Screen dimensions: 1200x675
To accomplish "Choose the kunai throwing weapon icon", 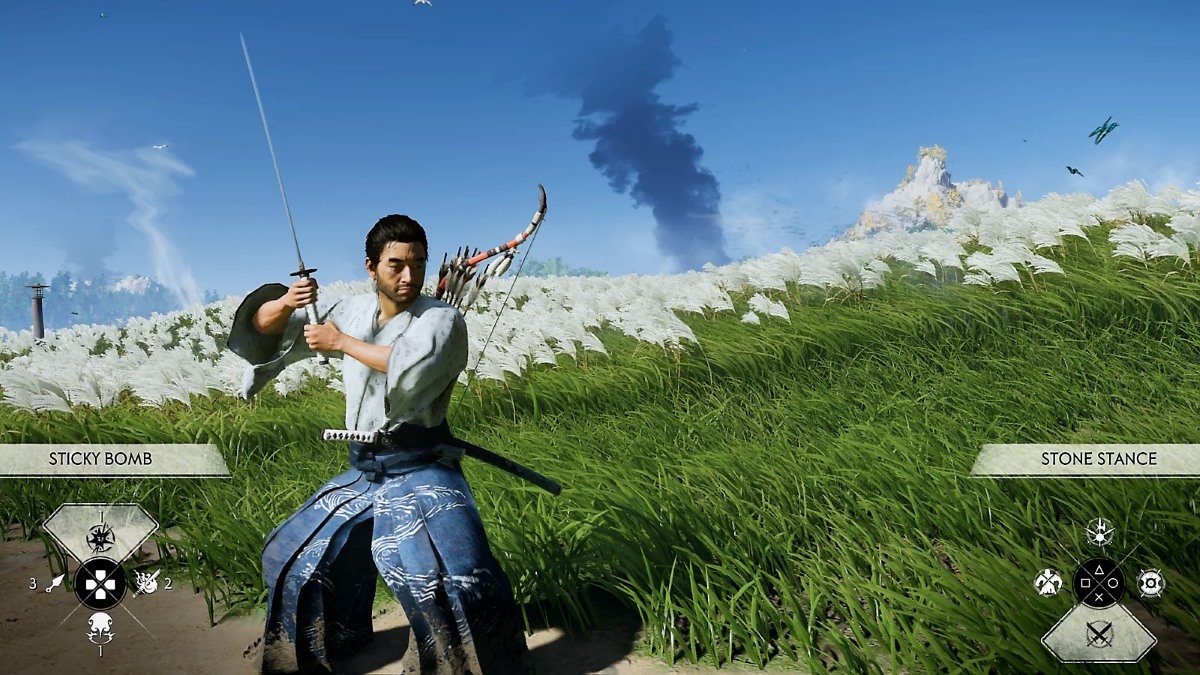I will [x=55, y=582].
